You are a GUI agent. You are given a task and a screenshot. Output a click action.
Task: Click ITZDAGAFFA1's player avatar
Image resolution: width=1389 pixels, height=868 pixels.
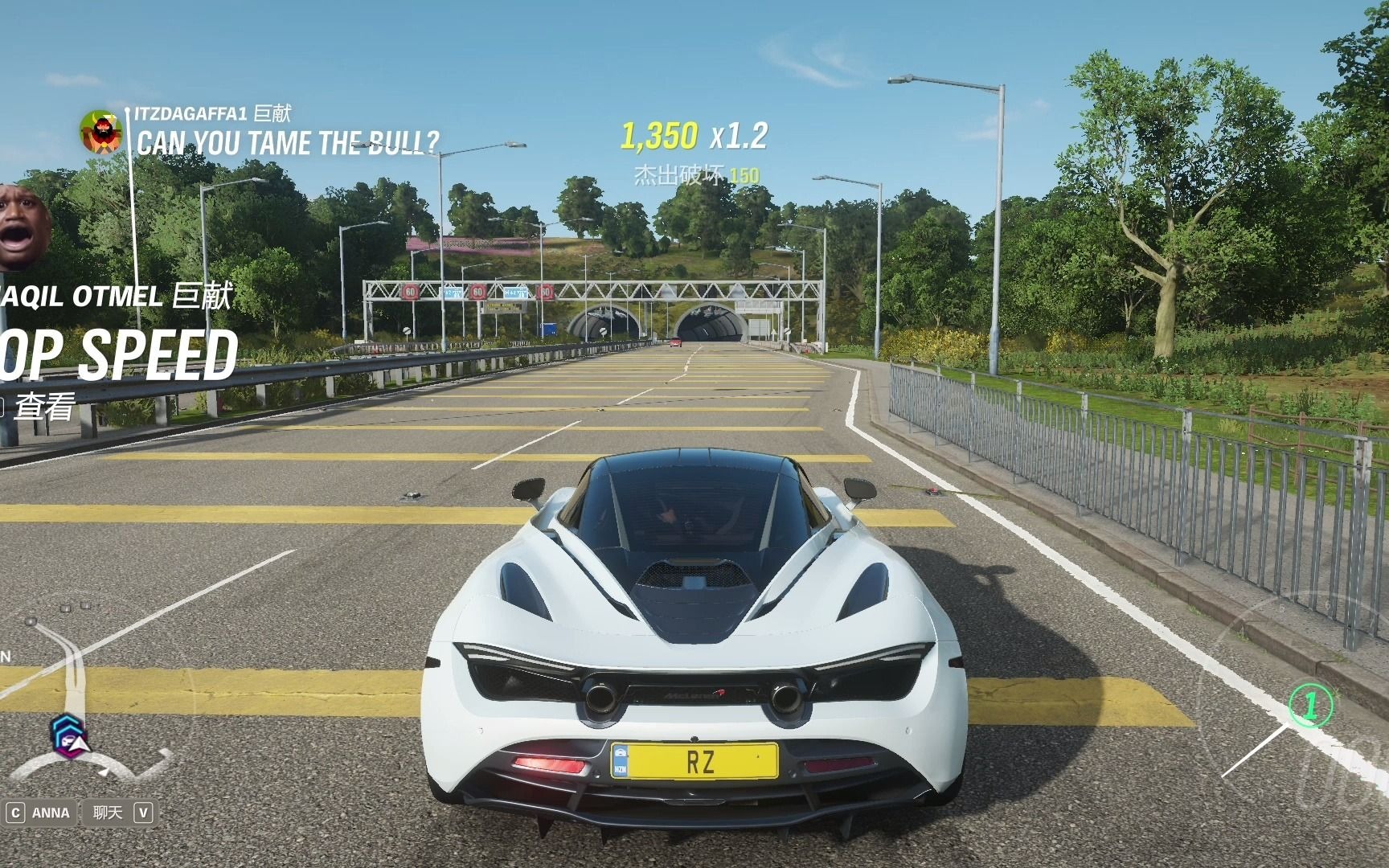click(x=100, y=132)
